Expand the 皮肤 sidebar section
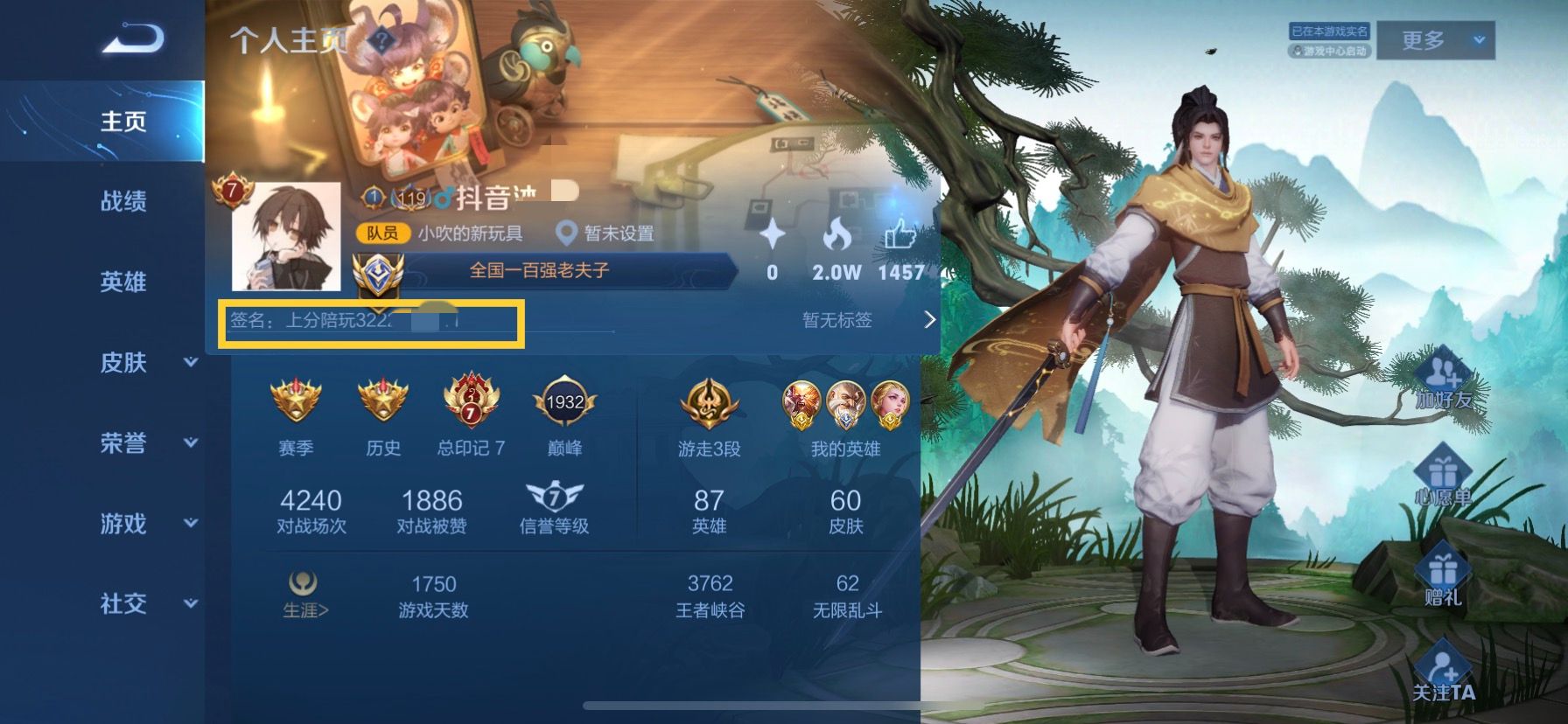Image resolution: width=1568 pixels, height=724 pixels. point(127,363)
